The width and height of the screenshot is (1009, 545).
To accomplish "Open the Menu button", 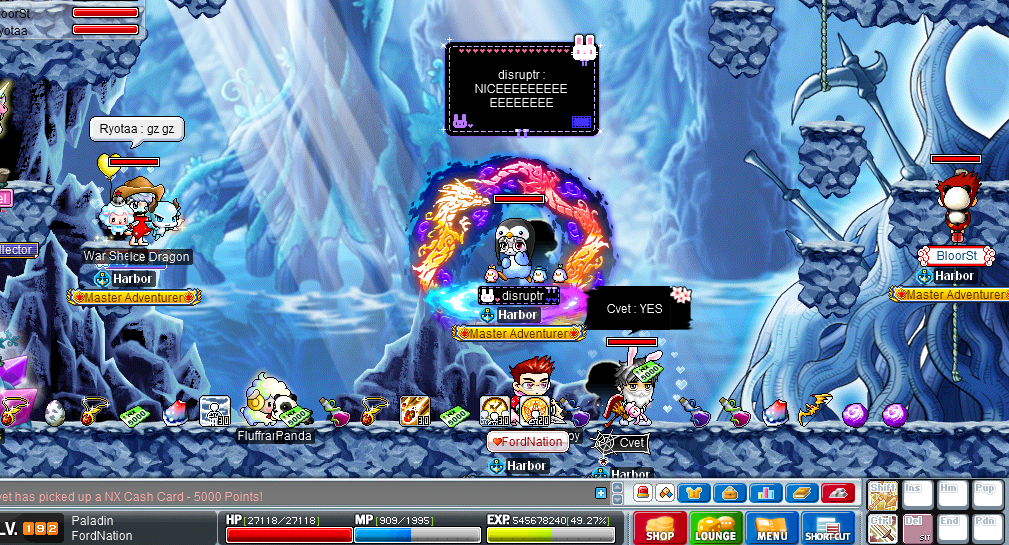I will [771, 528].
